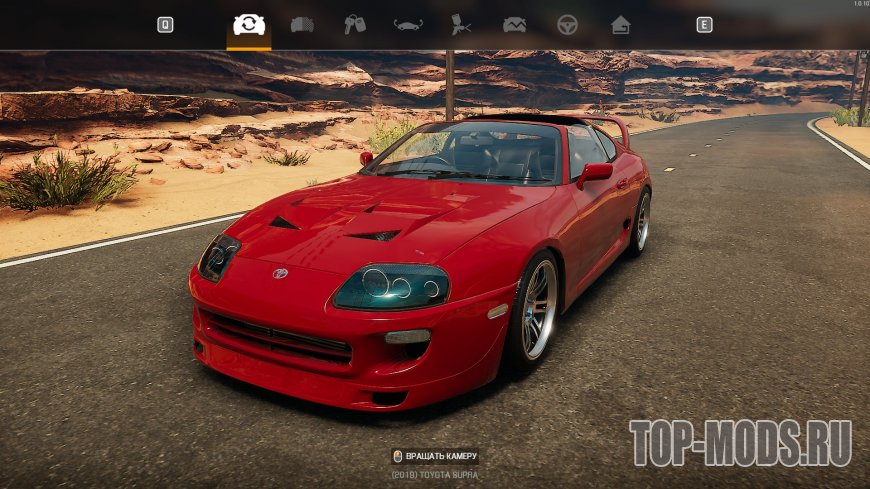This screenshot has width=870, height=489.
Task: Go to the house garage tab
Action: pos(620,25)
